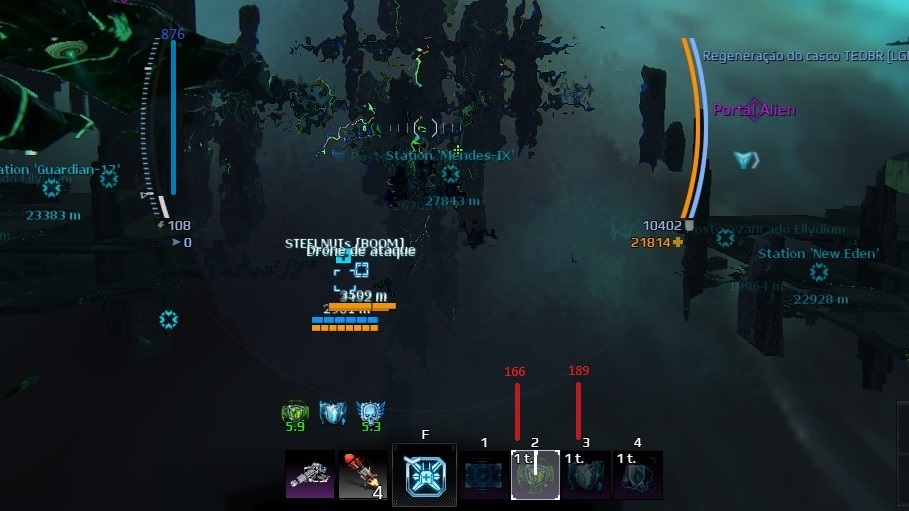This screenshot has height=511, width=909.
Task: Click the green cube buff icon
Action: (294, 412)
